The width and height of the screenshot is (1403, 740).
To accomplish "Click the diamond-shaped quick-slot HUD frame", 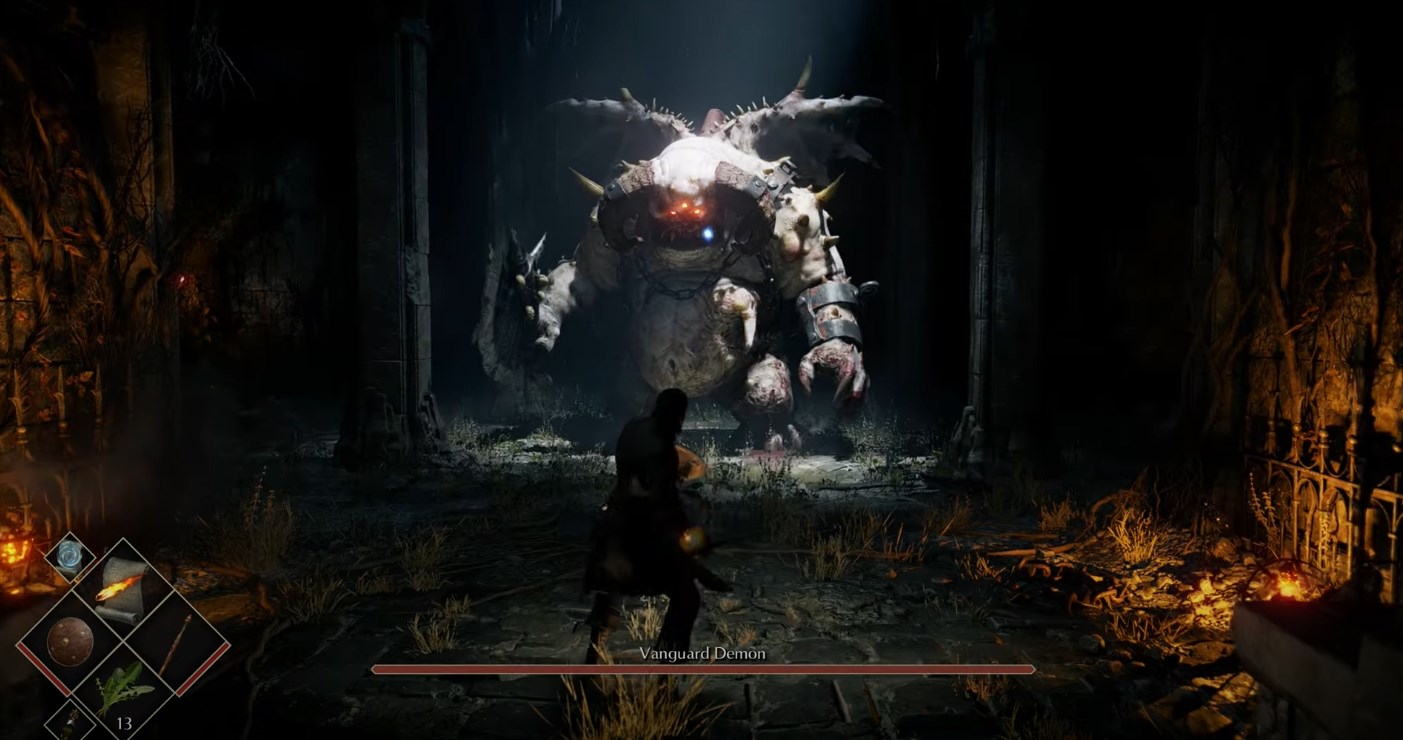I will (x=122, y=642).
